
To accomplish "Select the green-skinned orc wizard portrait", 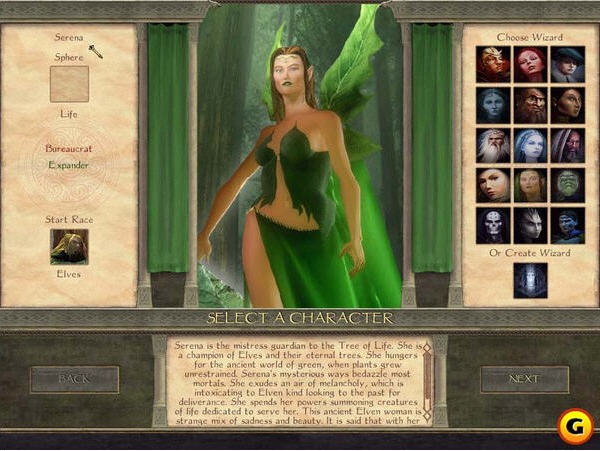I will pos(567,185).
